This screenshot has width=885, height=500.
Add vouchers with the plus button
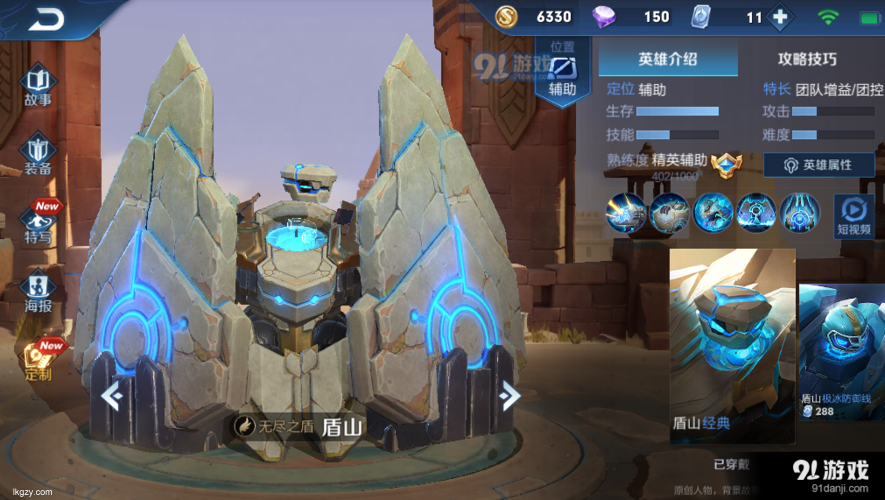[x=780, y=17]
